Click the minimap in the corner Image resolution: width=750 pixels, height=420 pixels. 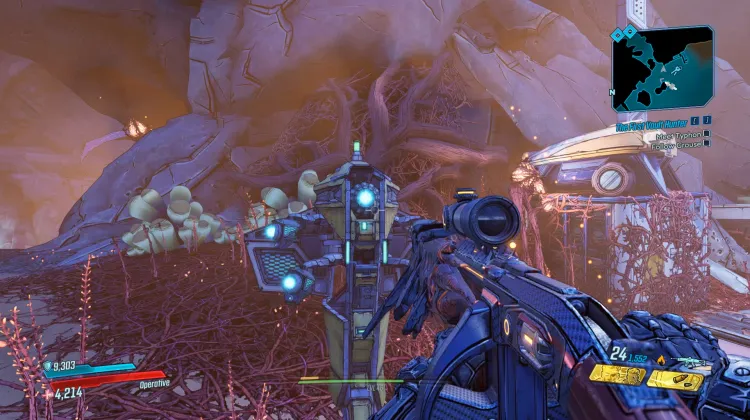coord(663,68)
